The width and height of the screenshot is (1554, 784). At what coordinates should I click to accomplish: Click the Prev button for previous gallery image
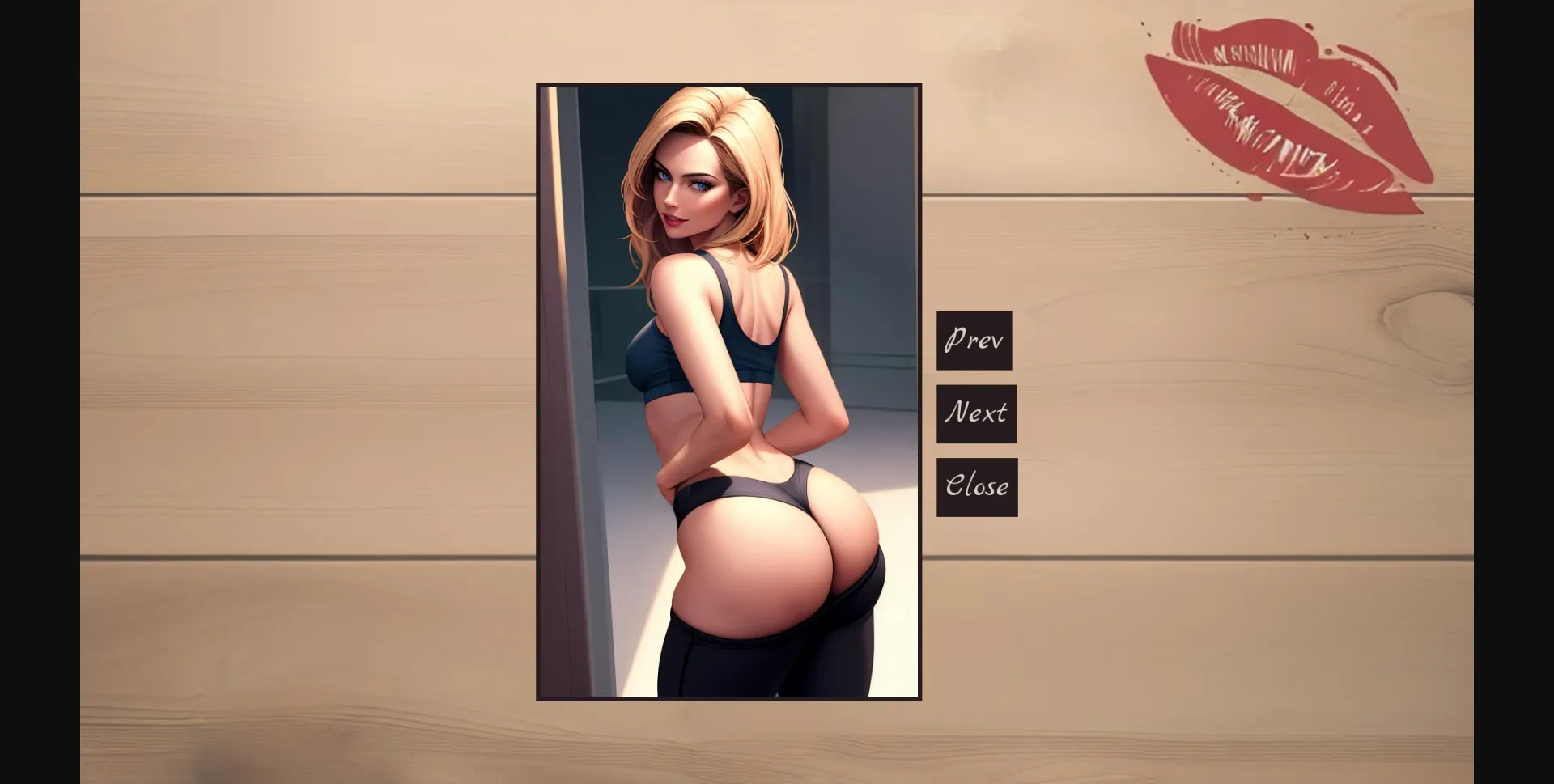pos(974,340)
